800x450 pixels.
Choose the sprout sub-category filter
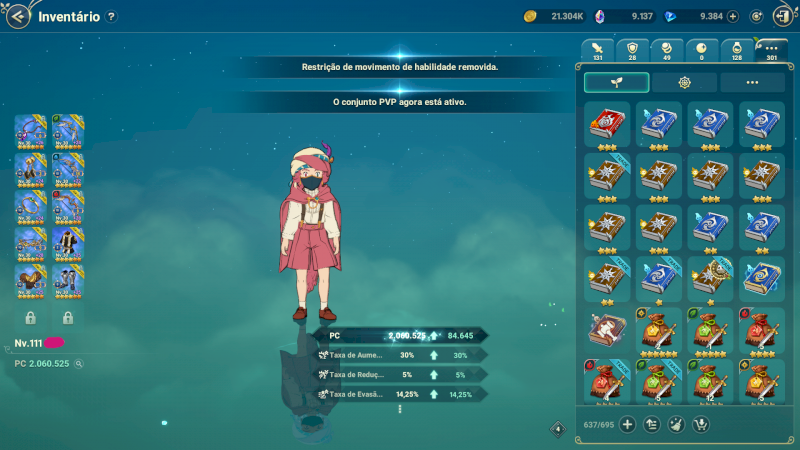(616, 83)
